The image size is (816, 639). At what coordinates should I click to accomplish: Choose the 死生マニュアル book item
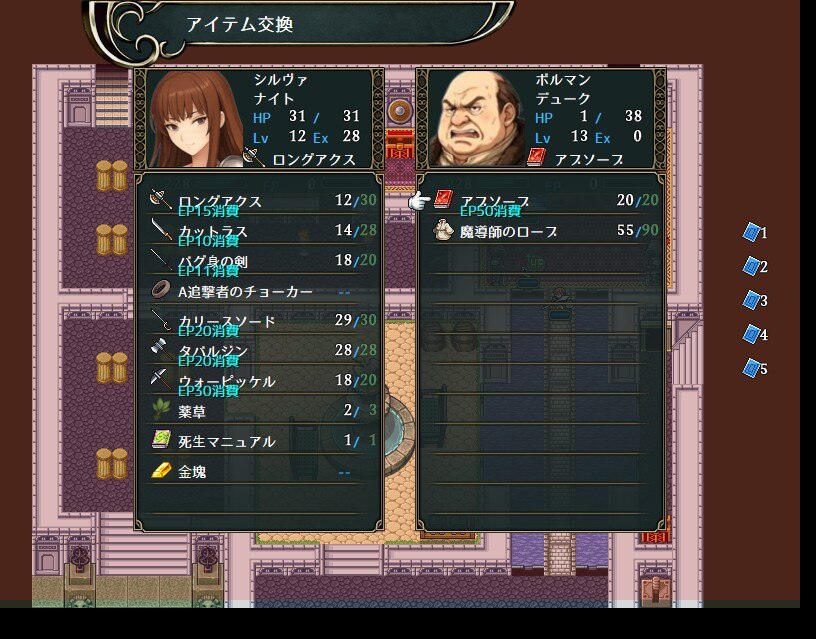258,441
